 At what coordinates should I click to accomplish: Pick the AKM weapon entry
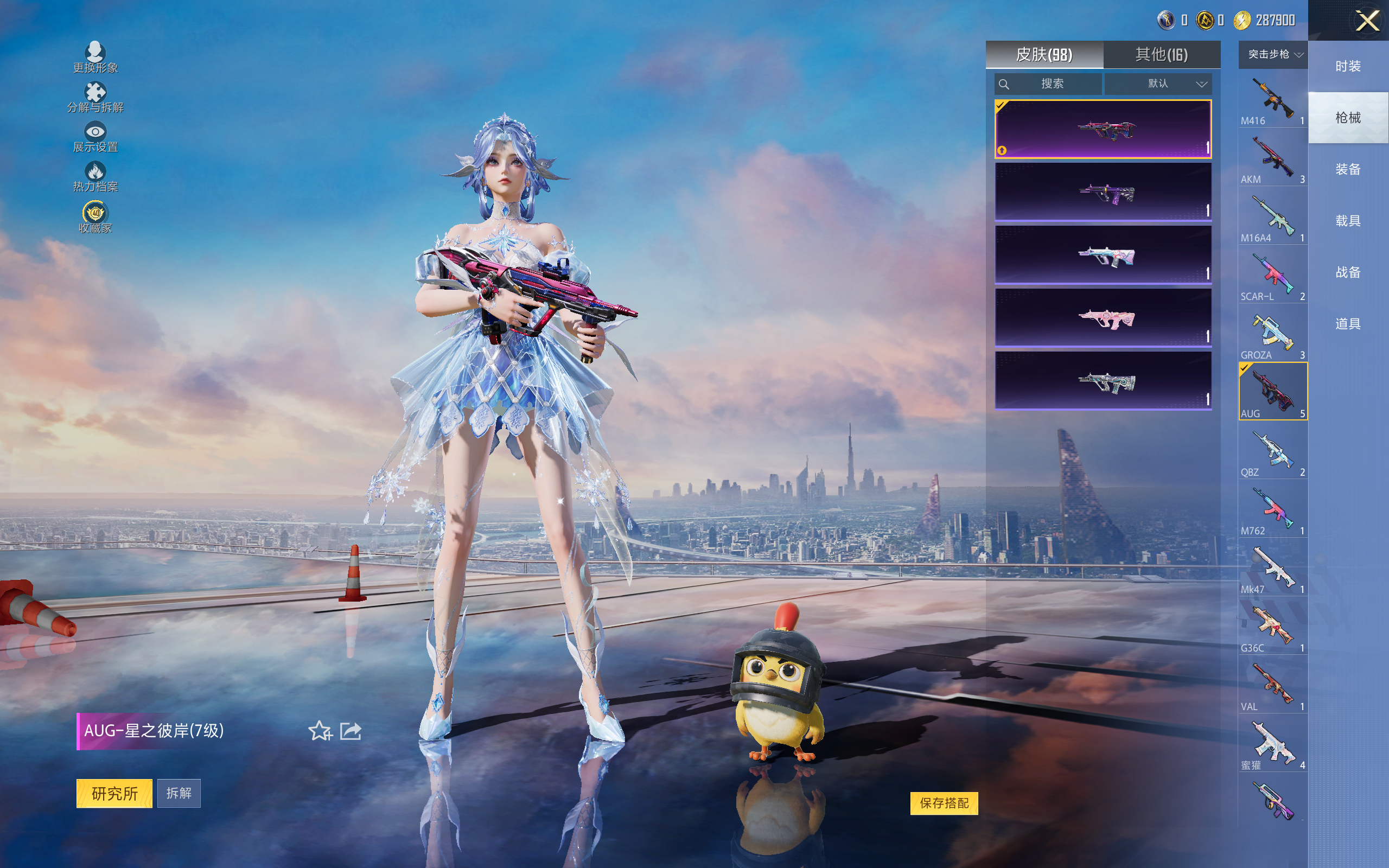(1272, 160)
